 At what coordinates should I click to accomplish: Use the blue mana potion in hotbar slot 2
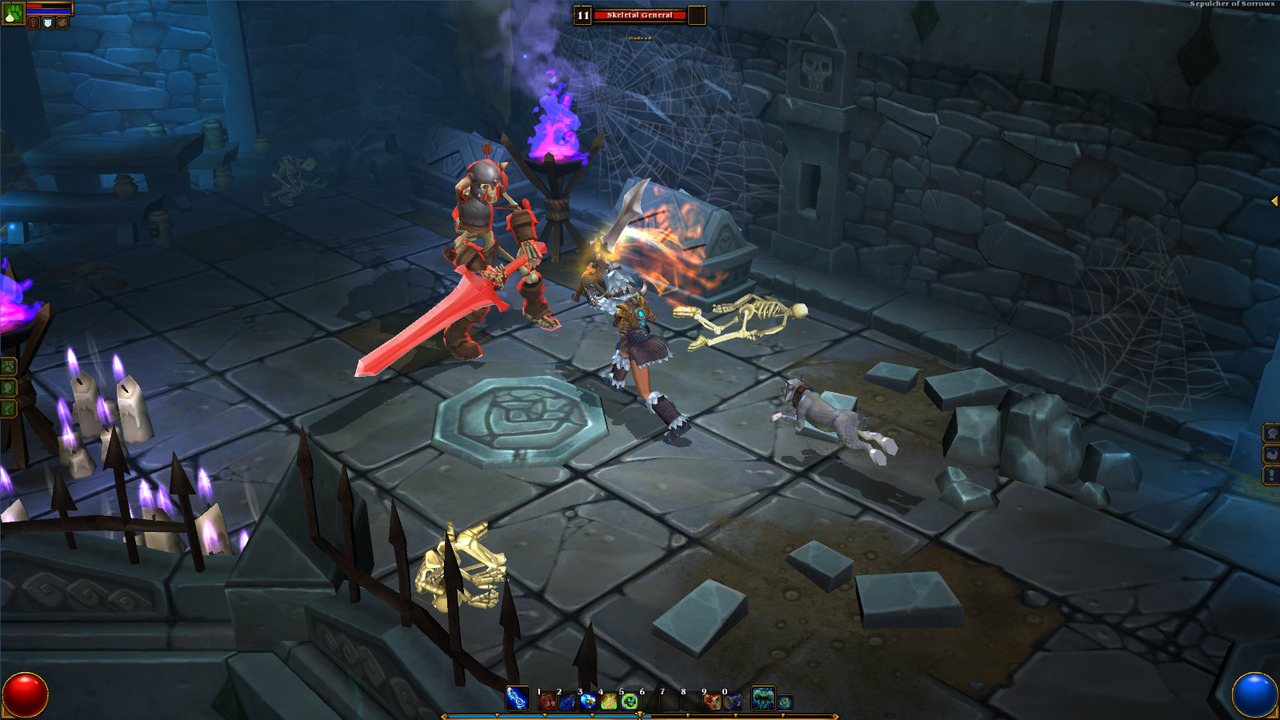(x=566, y=702)
